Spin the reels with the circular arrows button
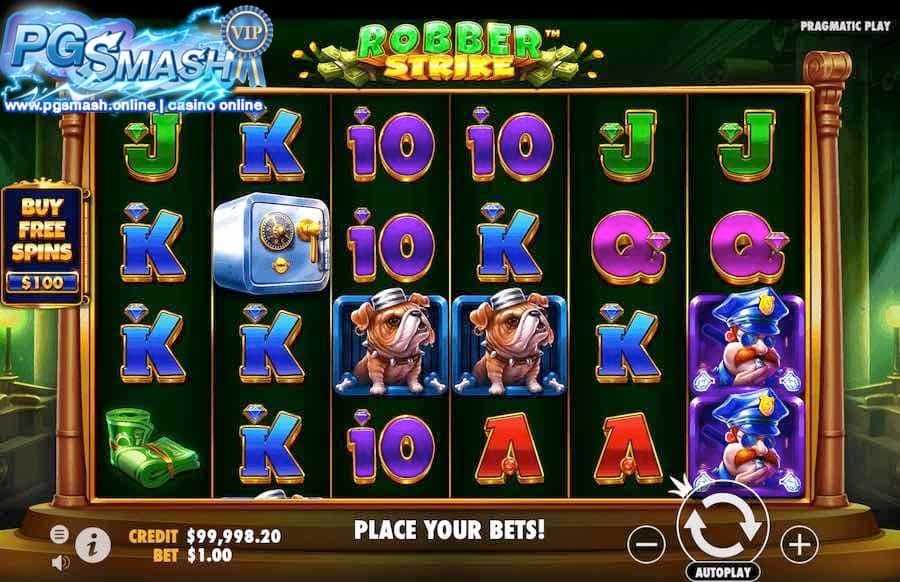Image resolution: width=900 pixels, height=582 pixels. click(x=722, y=527)
